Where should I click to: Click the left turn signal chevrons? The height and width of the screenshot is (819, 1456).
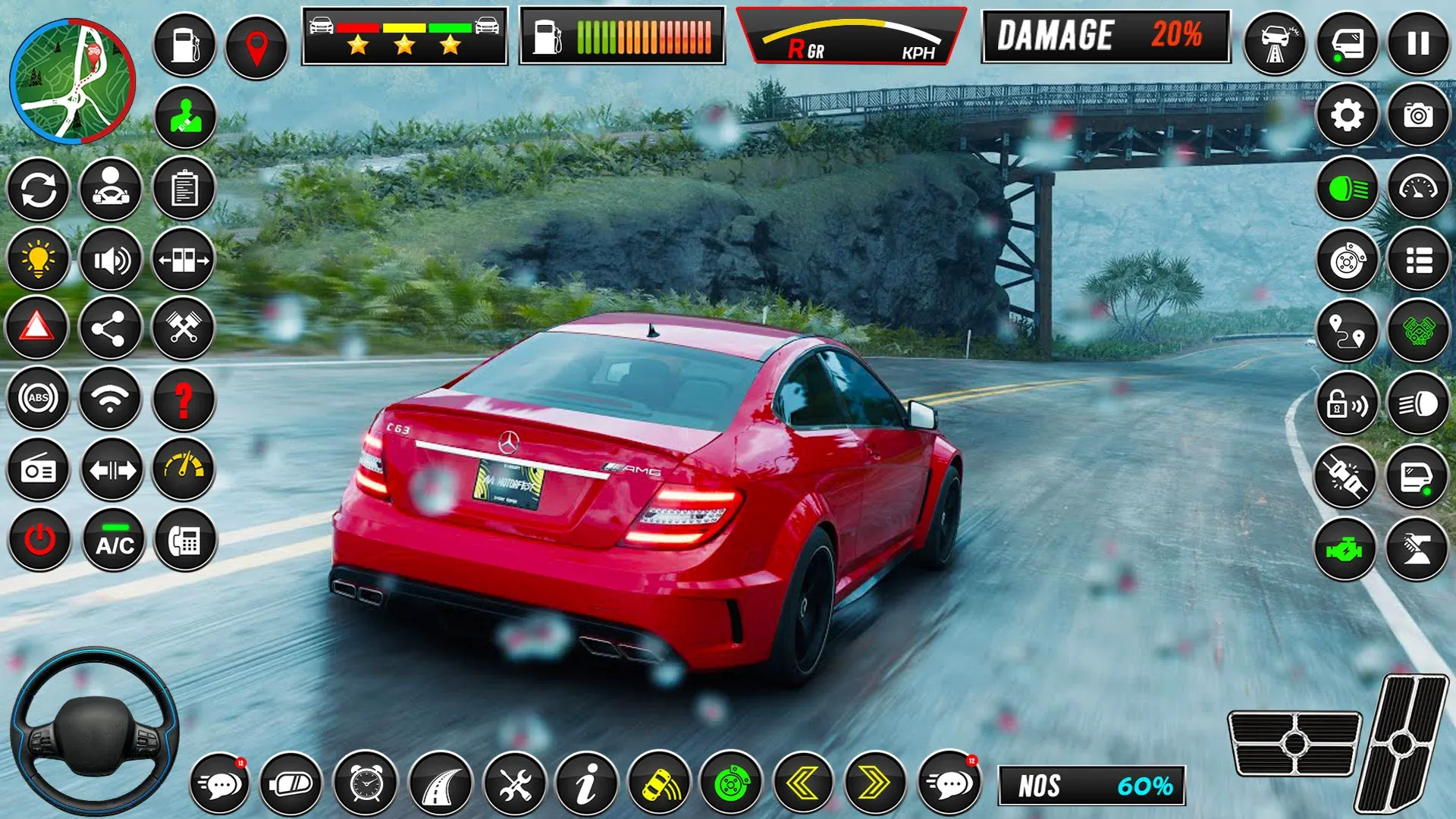point(802,783)
